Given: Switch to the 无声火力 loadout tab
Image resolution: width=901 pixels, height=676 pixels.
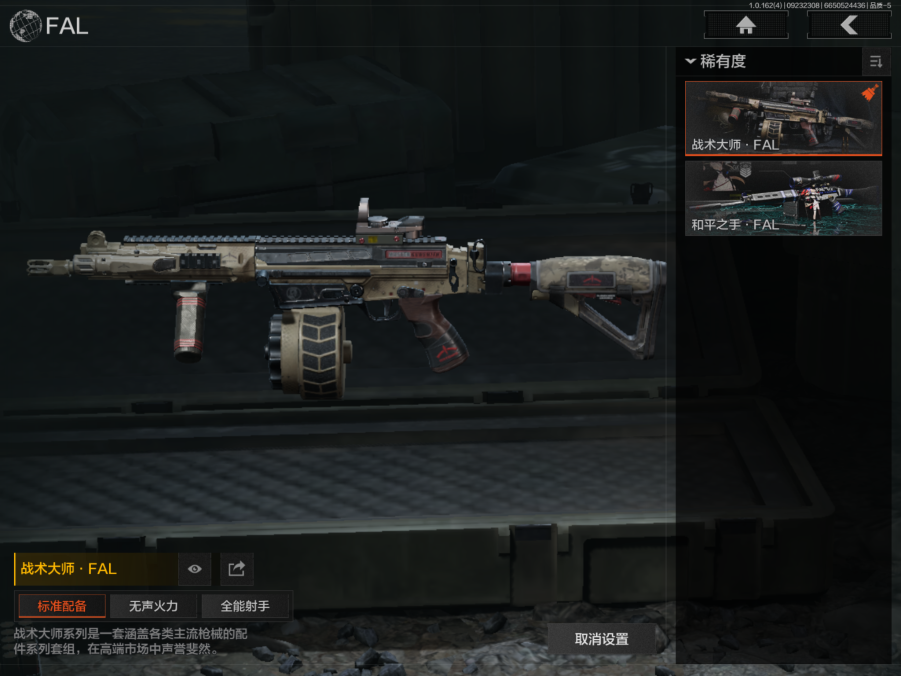Looking at the screenshot, I should (x=153, y=606).
